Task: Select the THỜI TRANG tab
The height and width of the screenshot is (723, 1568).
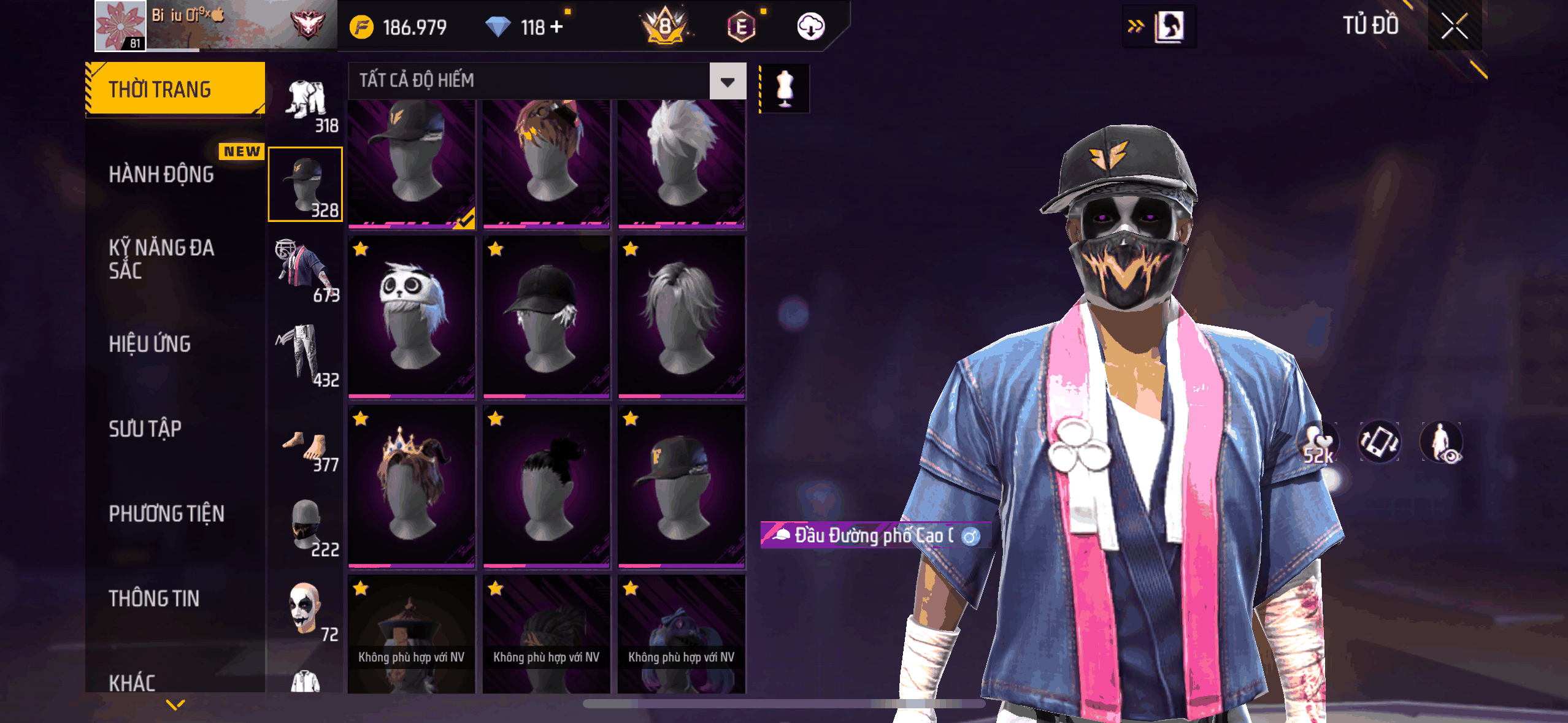Action: pyautogui.click(x=175, y=90)
